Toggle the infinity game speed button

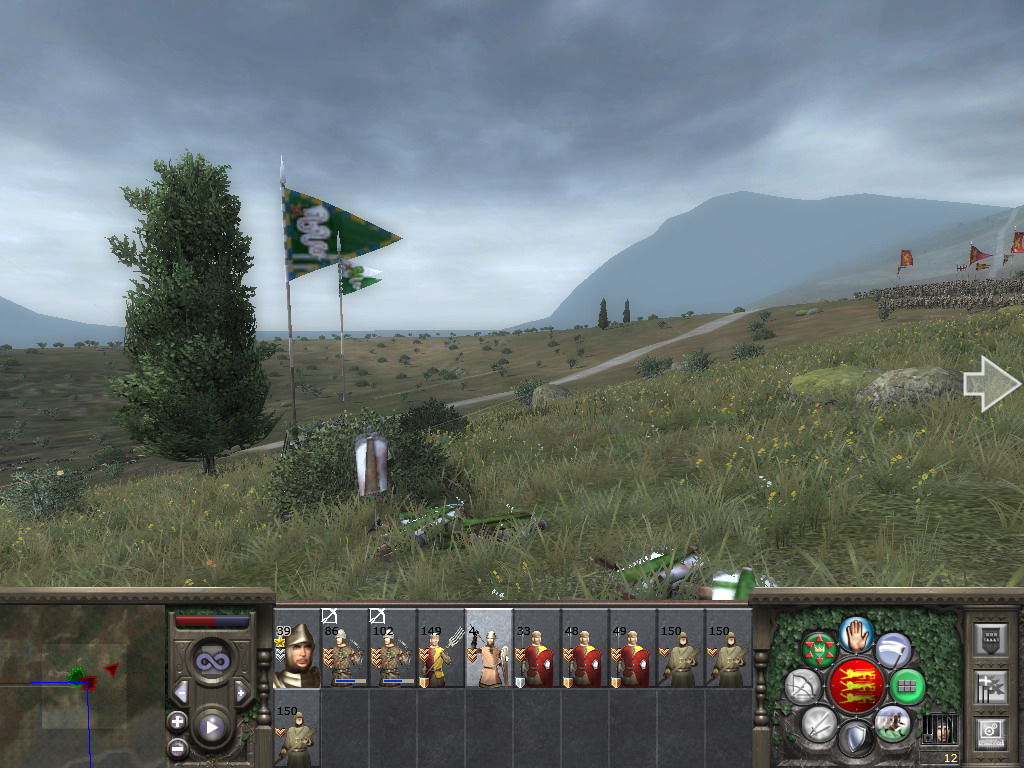[x=212, y=660]
